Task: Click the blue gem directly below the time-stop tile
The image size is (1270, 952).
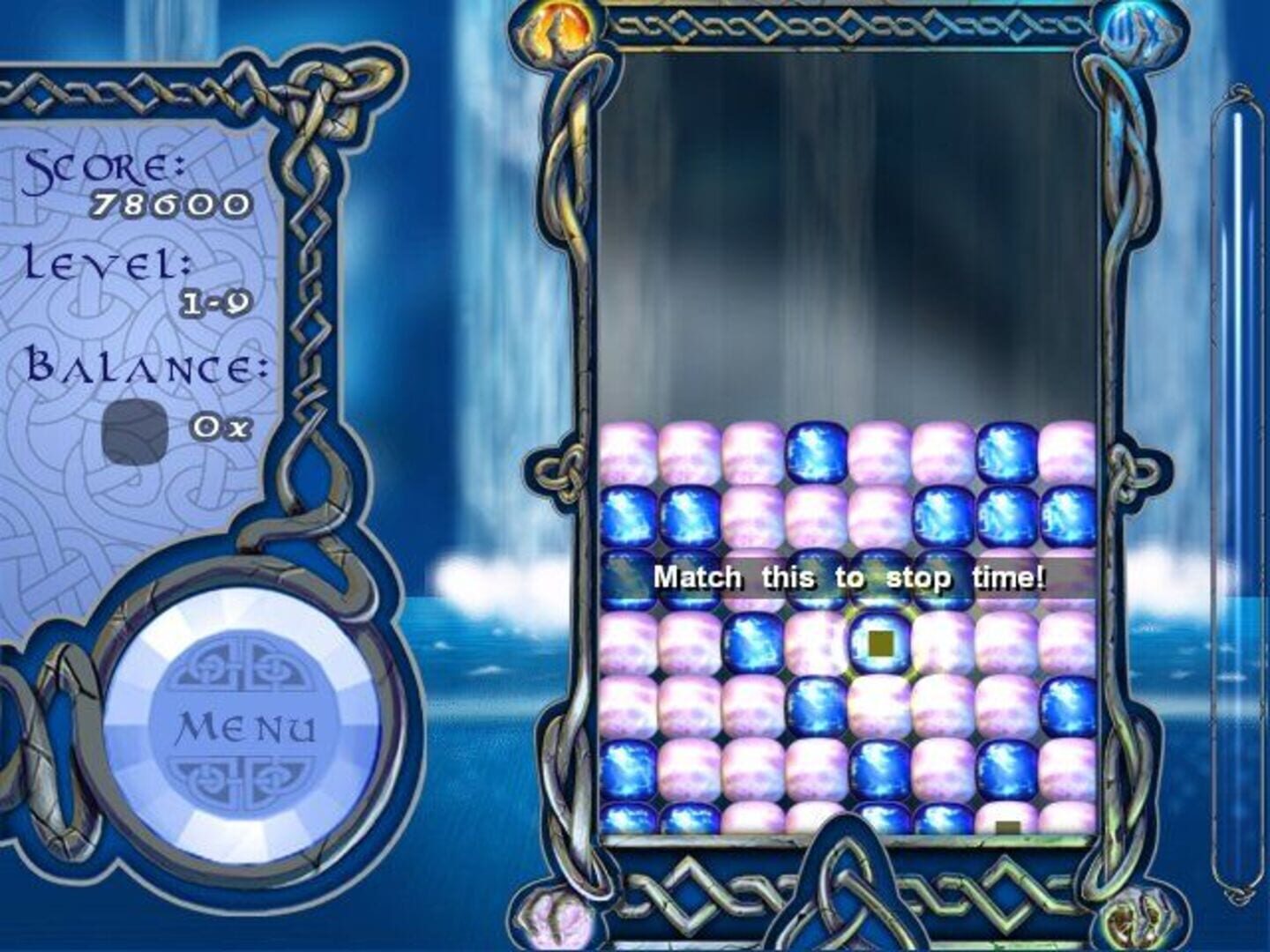Action: 879,767
